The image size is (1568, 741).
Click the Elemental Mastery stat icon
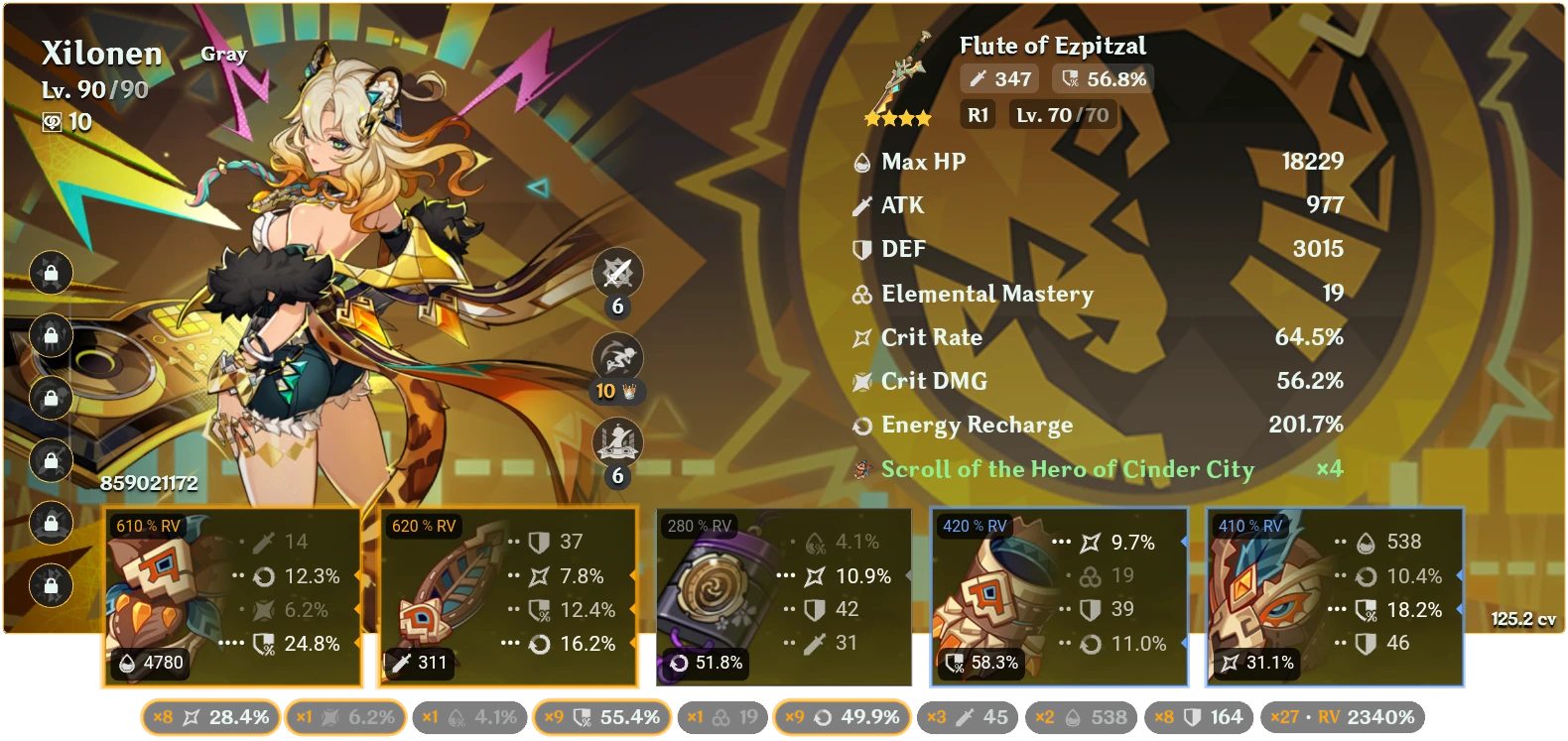tap(859, 294)
